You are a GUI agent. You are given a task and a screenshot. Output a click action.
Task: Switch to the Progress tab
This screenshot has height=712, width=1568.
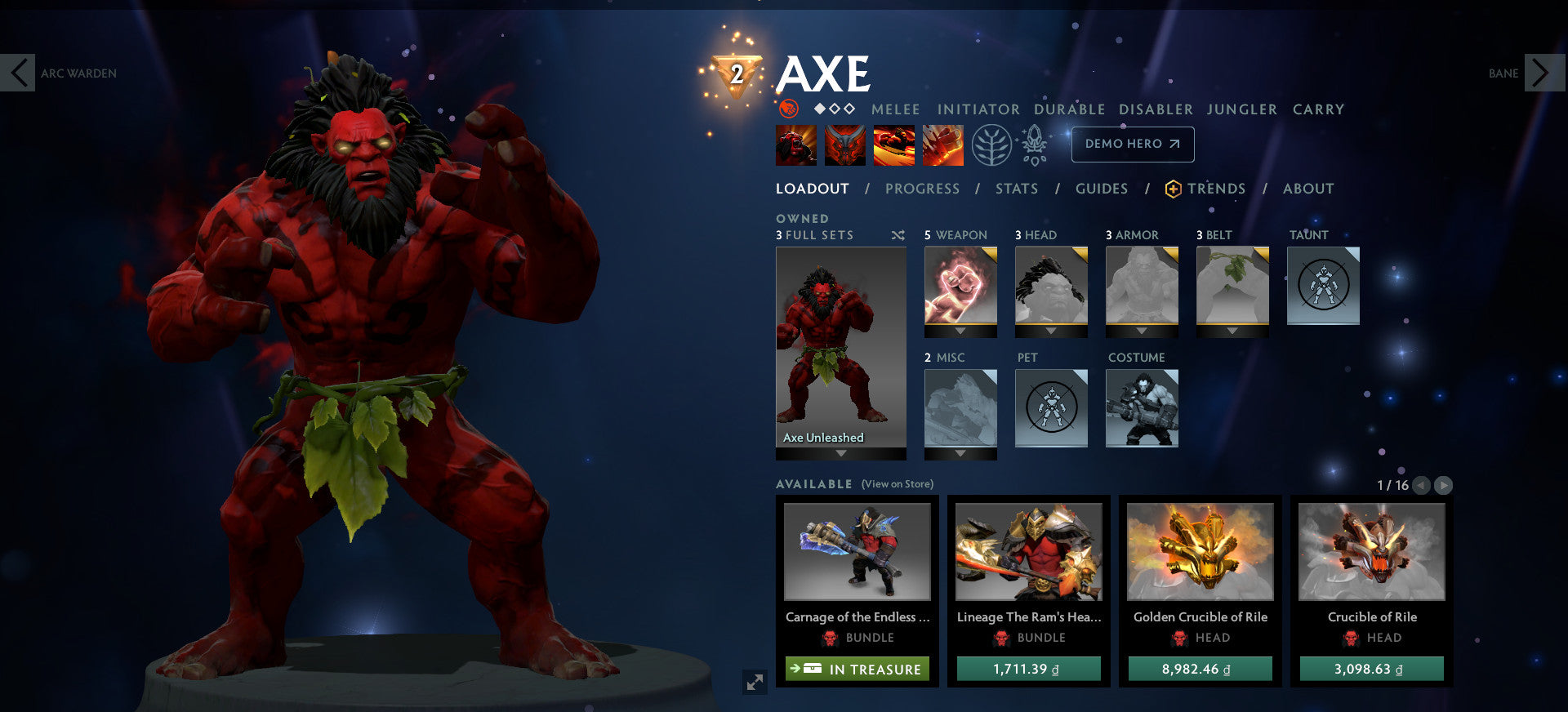(x=921, y=189)
